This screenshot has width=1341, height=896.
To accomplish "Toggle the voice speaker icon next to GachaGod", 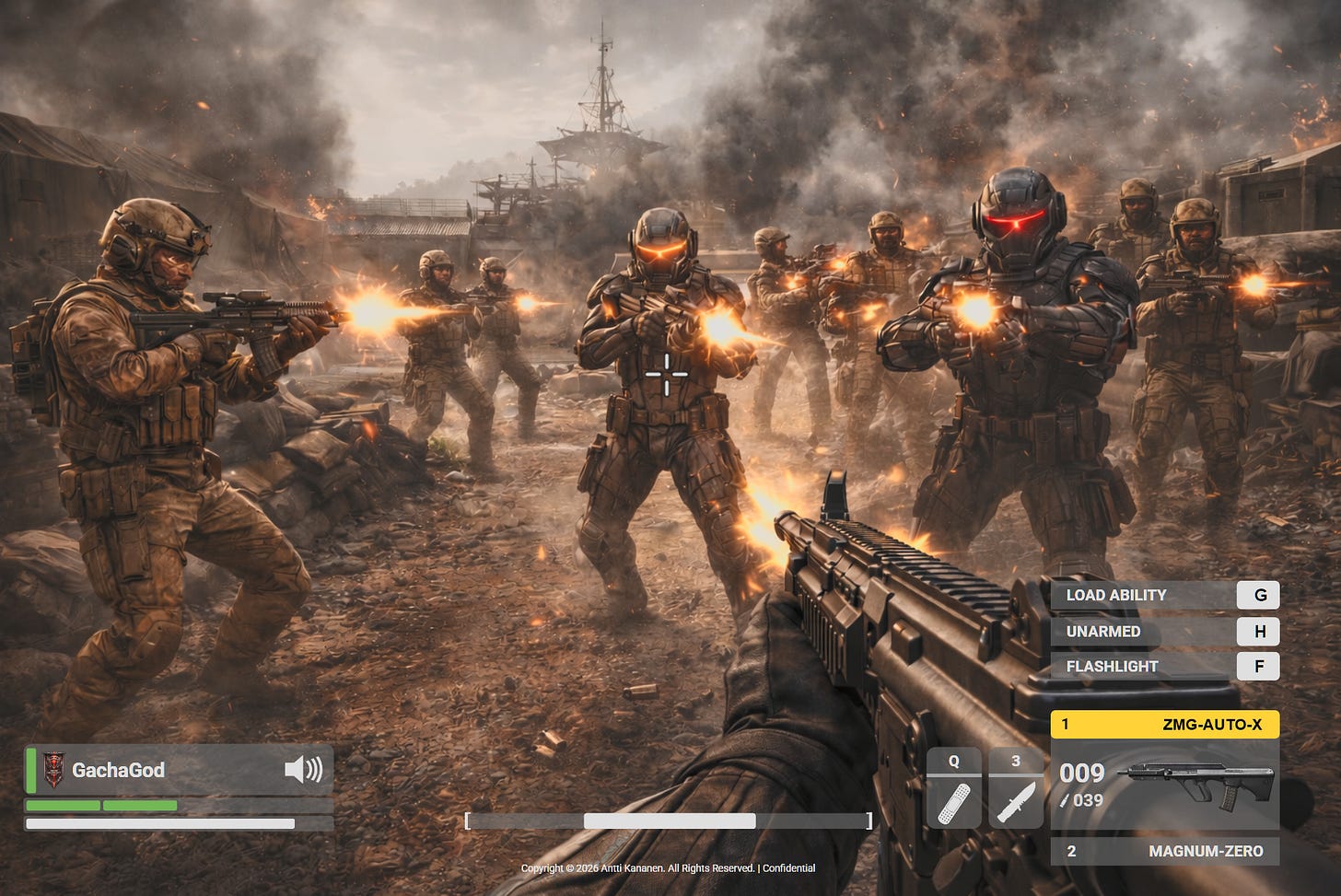I will coord(303,770).
